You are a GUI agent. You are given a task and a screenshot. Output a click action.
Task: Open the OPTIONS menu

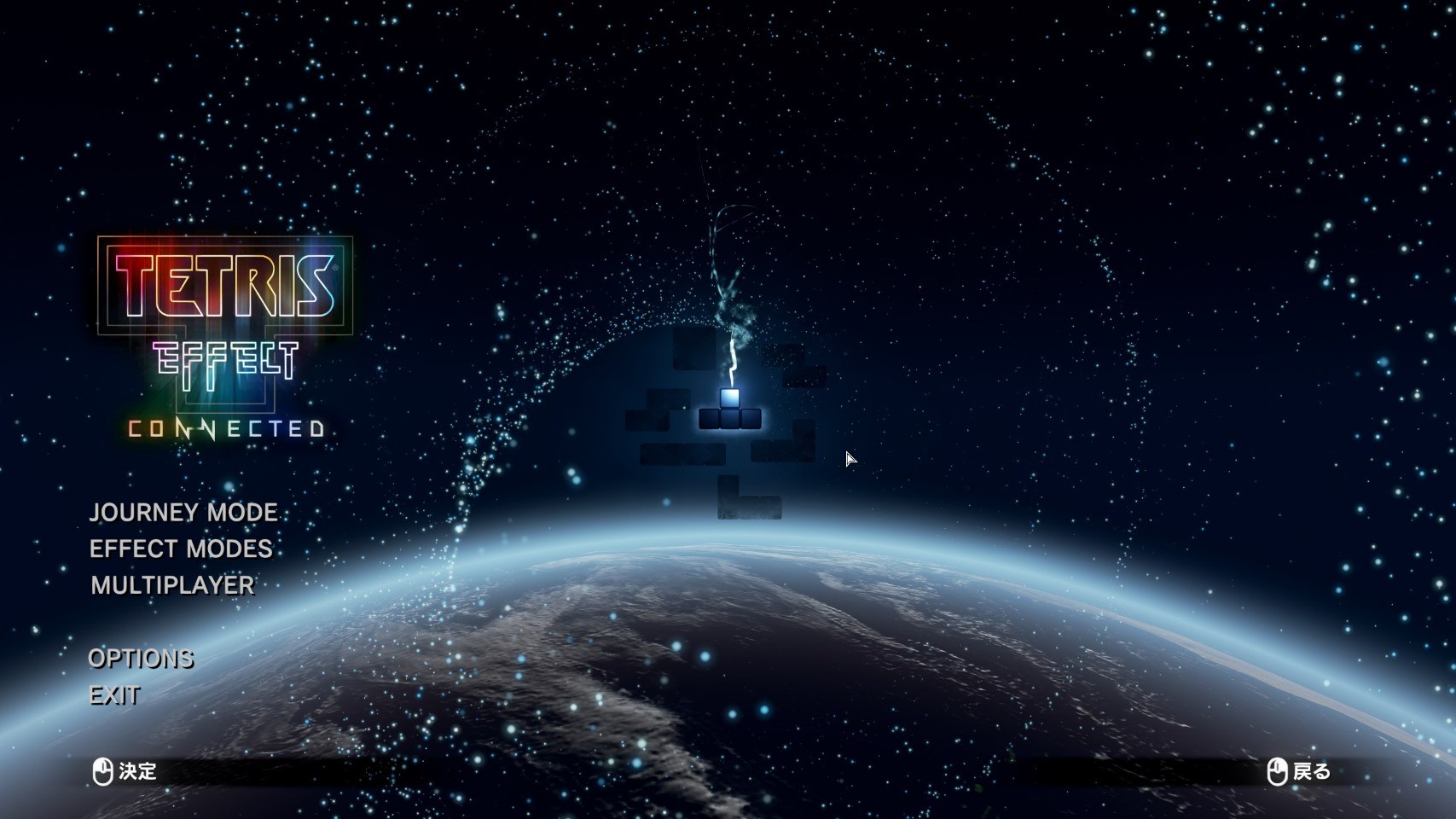[x=141, y=659]
